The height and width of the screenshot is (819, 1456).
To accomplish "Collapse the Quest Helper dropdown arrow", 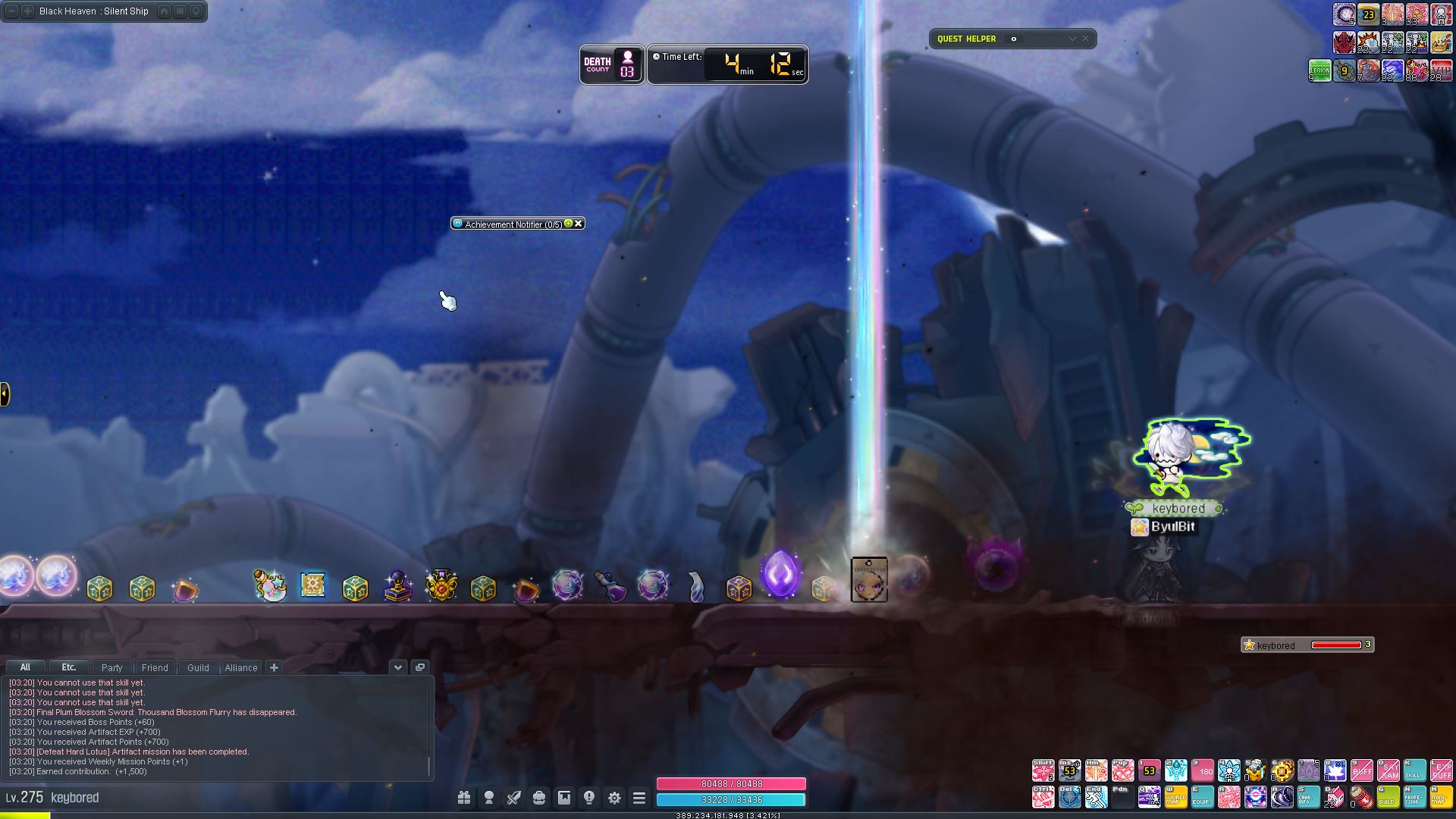I will [1072, 39].
